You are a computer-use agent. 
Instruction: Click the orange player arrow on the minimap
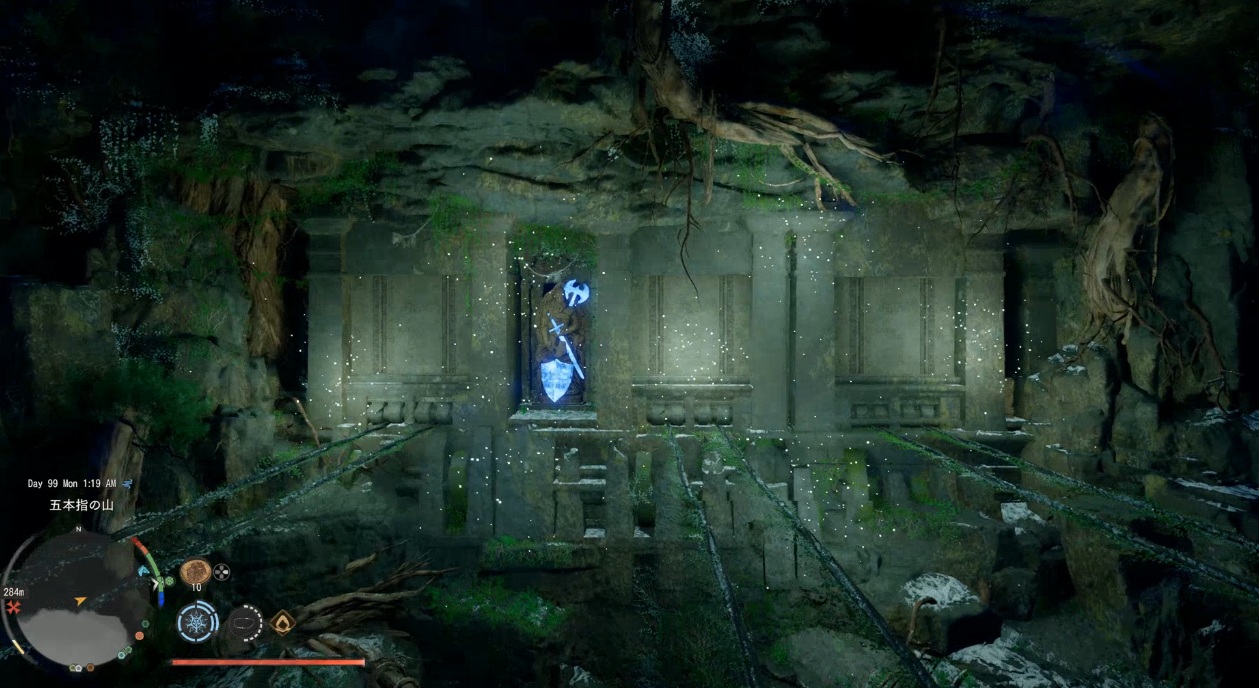(x=80, y=602)
